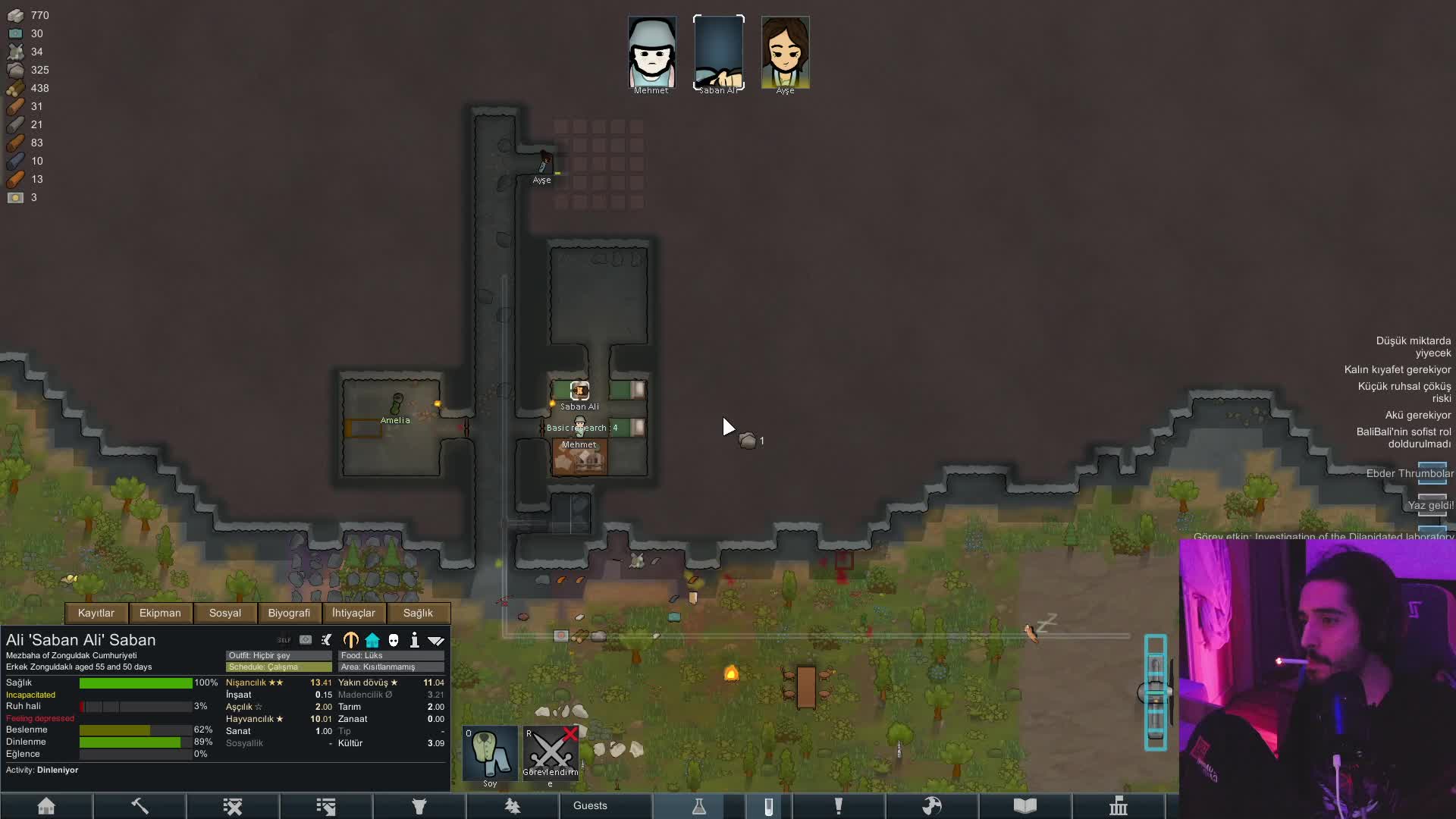
Task: Open the hammer architect menu
Action: [140, 806]
